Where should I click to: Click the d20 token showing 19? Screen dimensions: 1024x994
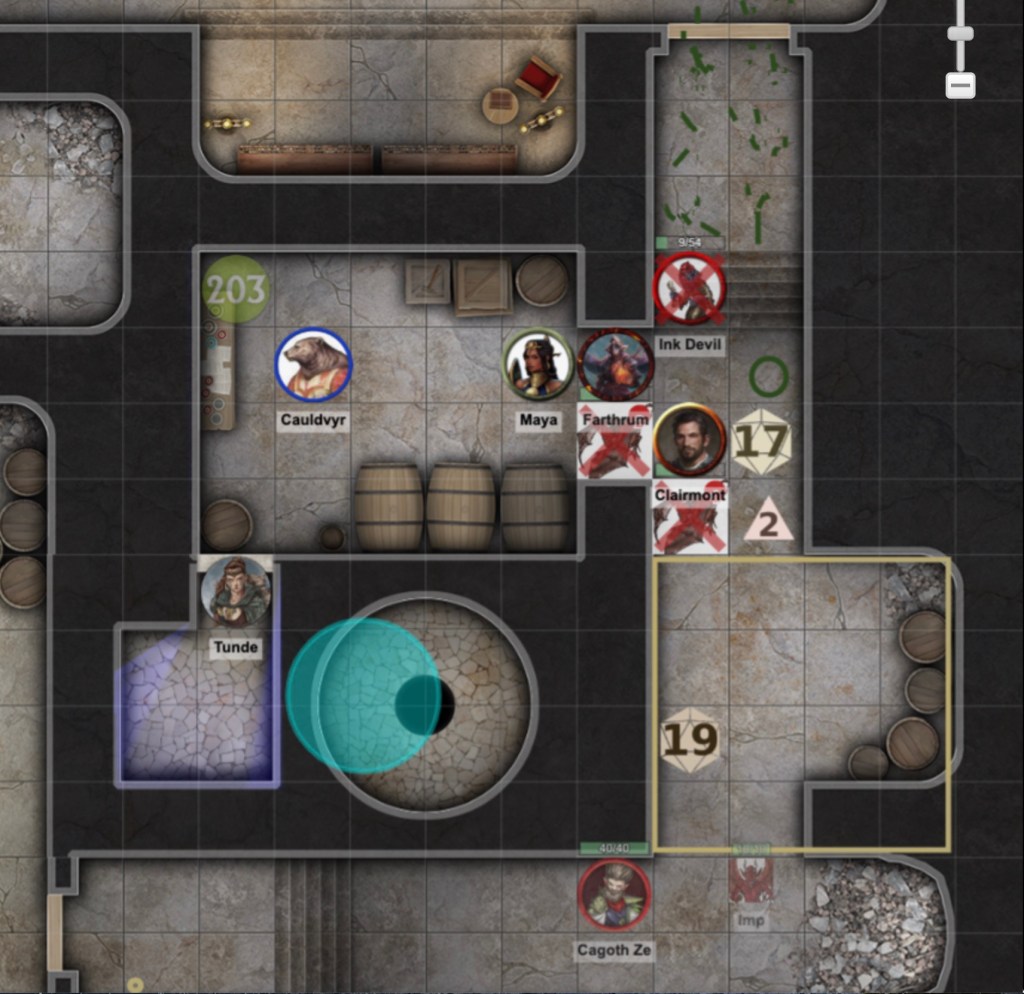[690, 740]
